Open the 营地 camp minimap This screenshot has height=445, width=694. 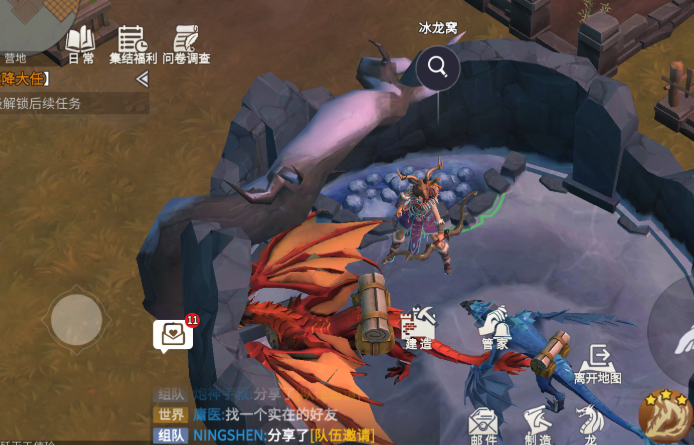pyautogui.click(x=22, y=30)
